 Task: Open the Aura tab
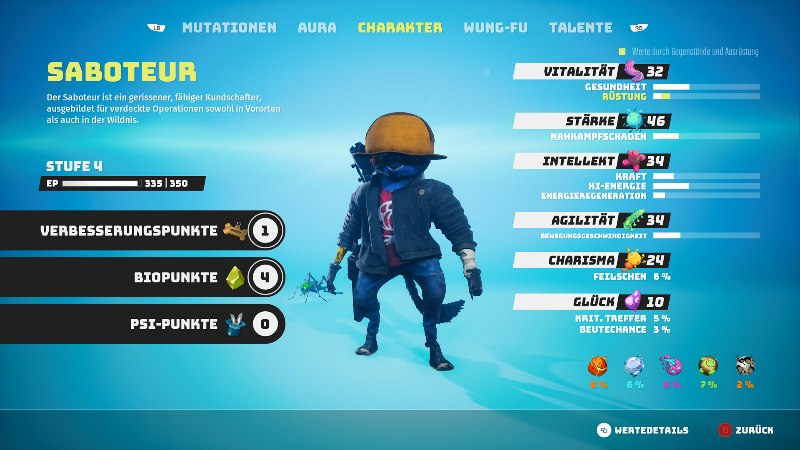pos(317,28)
